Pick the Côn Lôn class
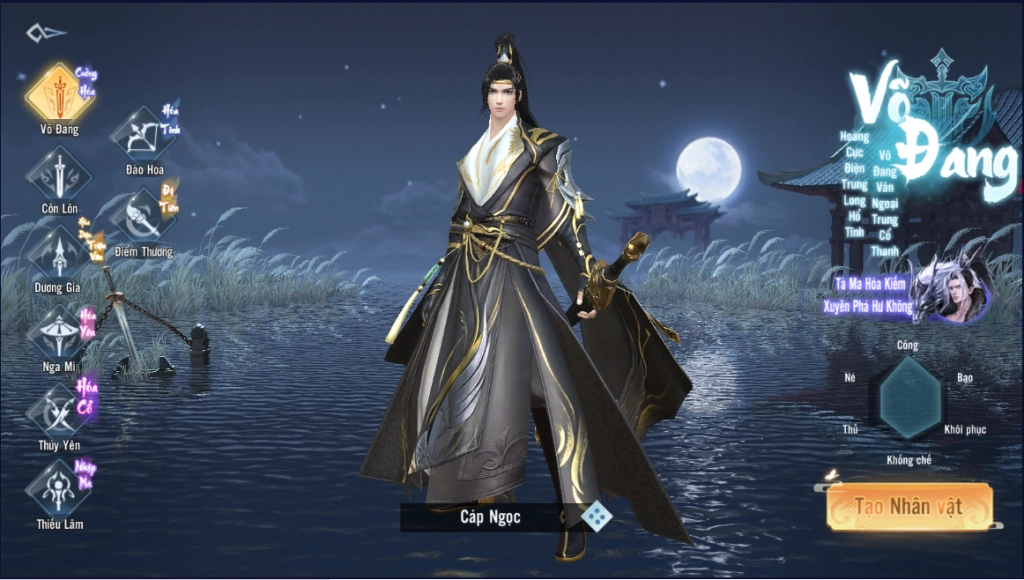Image resolution: width=1024 pixels, height=580 pixels. [x=59, y=175]
